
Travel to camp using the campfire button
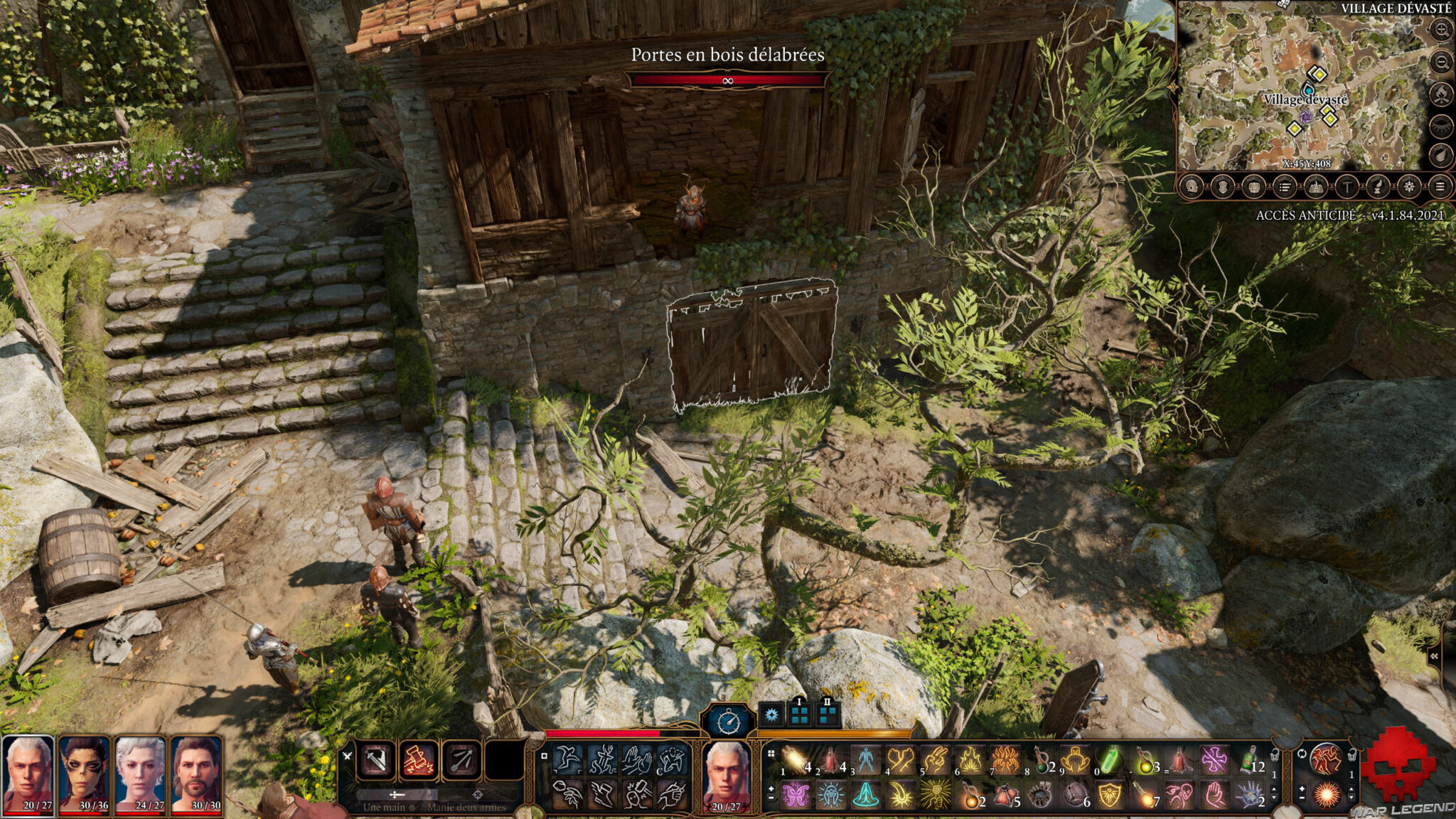coord(1441,95)
